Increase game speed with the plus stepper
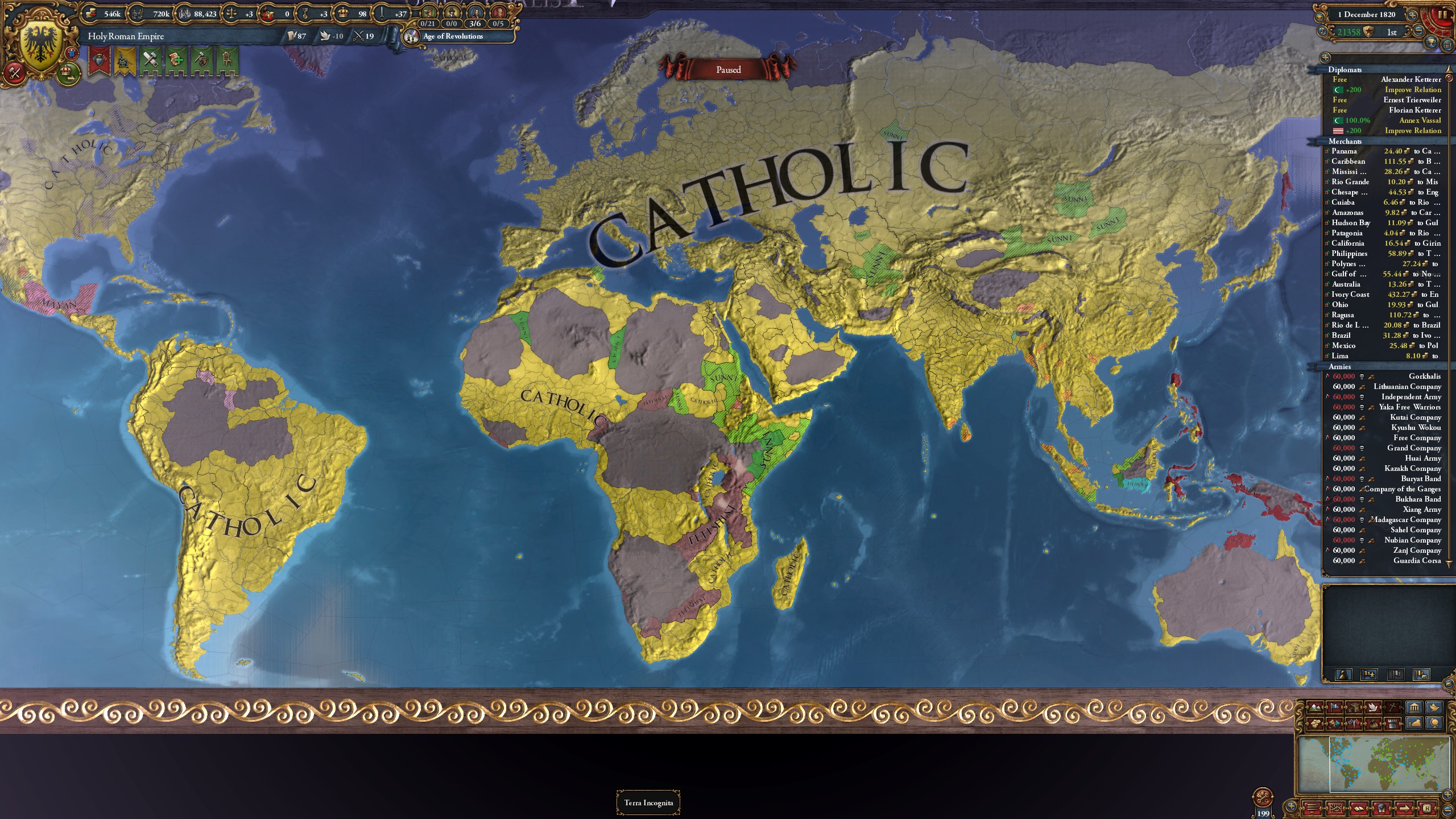Viewport: 1456px width, 819px height. tap(1413, 15)
